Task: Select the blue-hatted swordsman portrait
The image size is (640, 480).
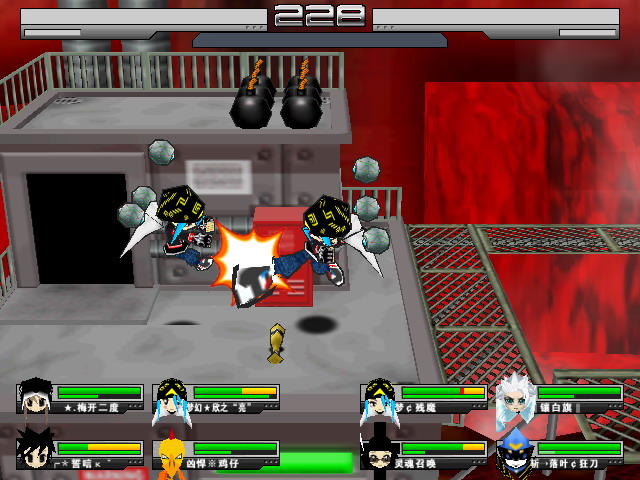Action: click(x=516, y=454)
